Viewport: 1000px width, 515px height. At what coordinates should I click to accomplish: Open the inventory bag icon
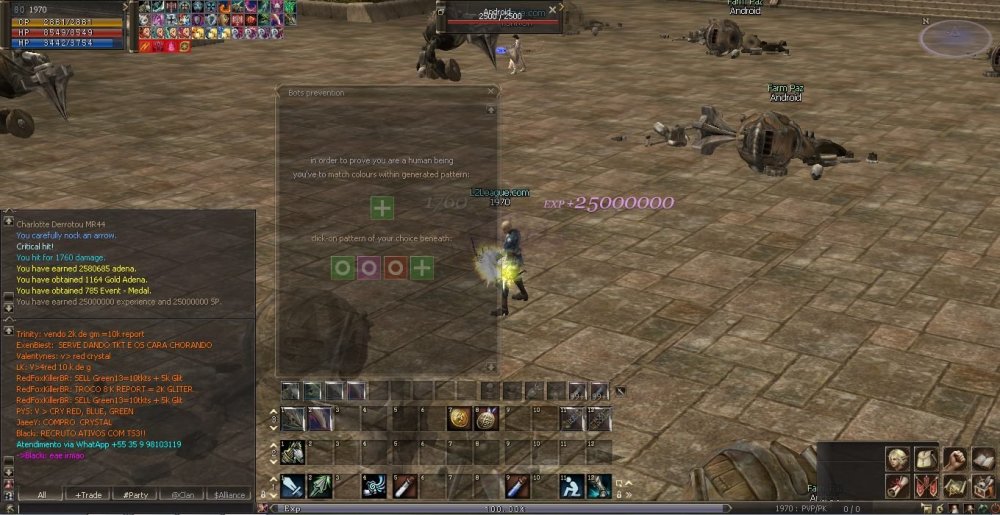pyautogui.click(x=926, y=459)
